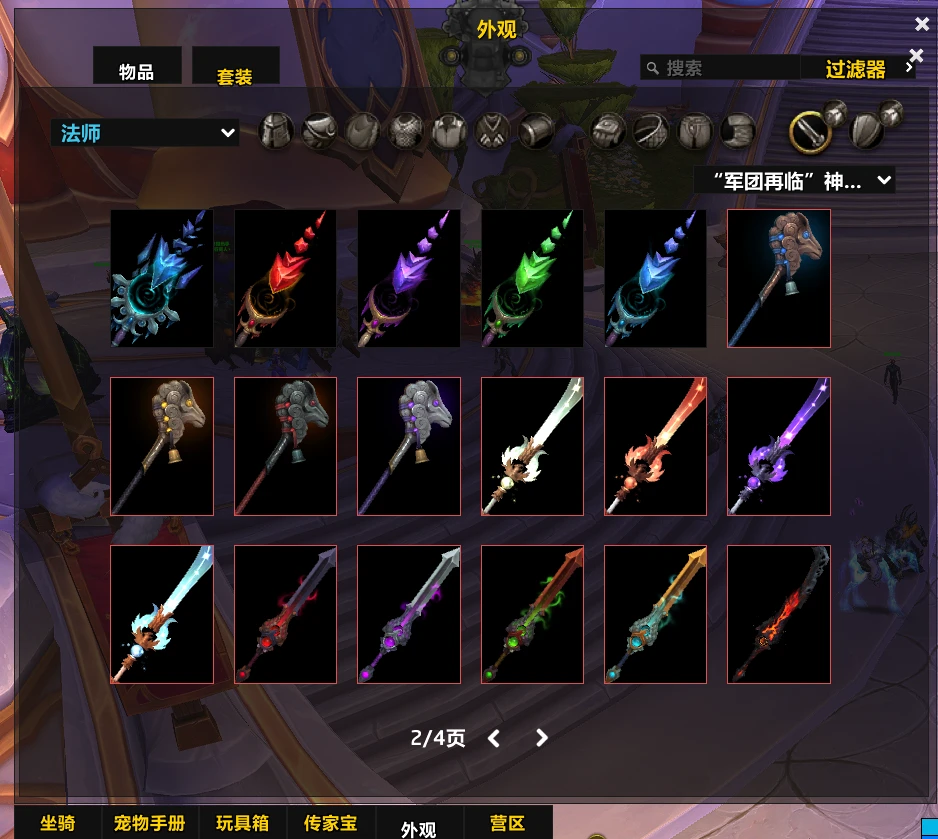Viewport: 938px width, 839px height.
Task: Choose the boots slot icon
Action: tap(738, 131)
